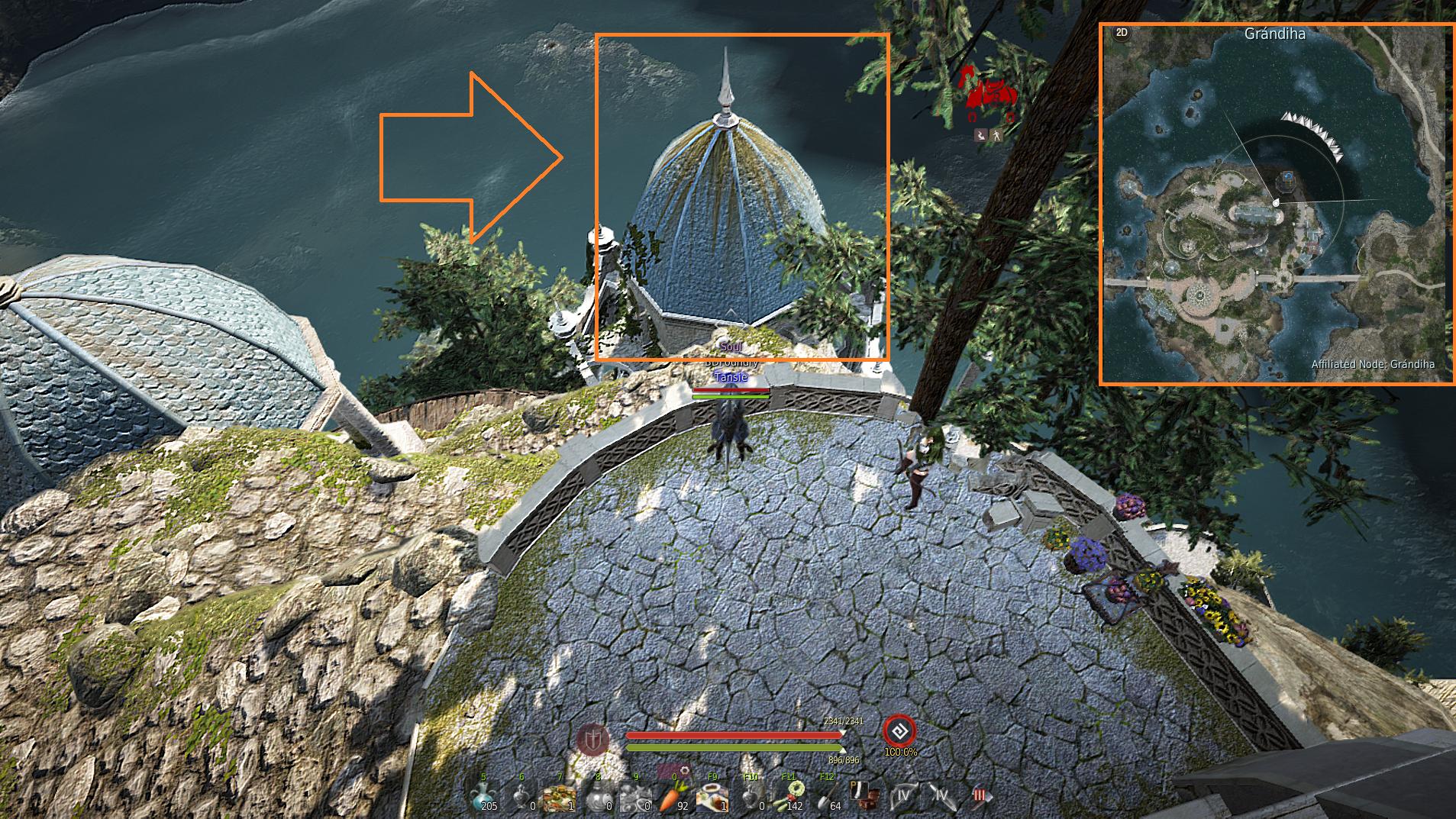The width and height of the screenshot is (1456, 819).
Task: Click the lightning arrow status icon
Action: [x=981, y=135]
